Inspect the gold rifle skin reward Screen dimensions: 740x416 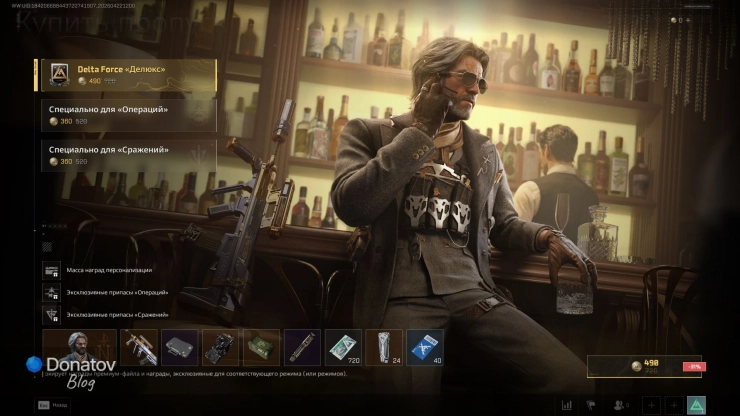139,347
